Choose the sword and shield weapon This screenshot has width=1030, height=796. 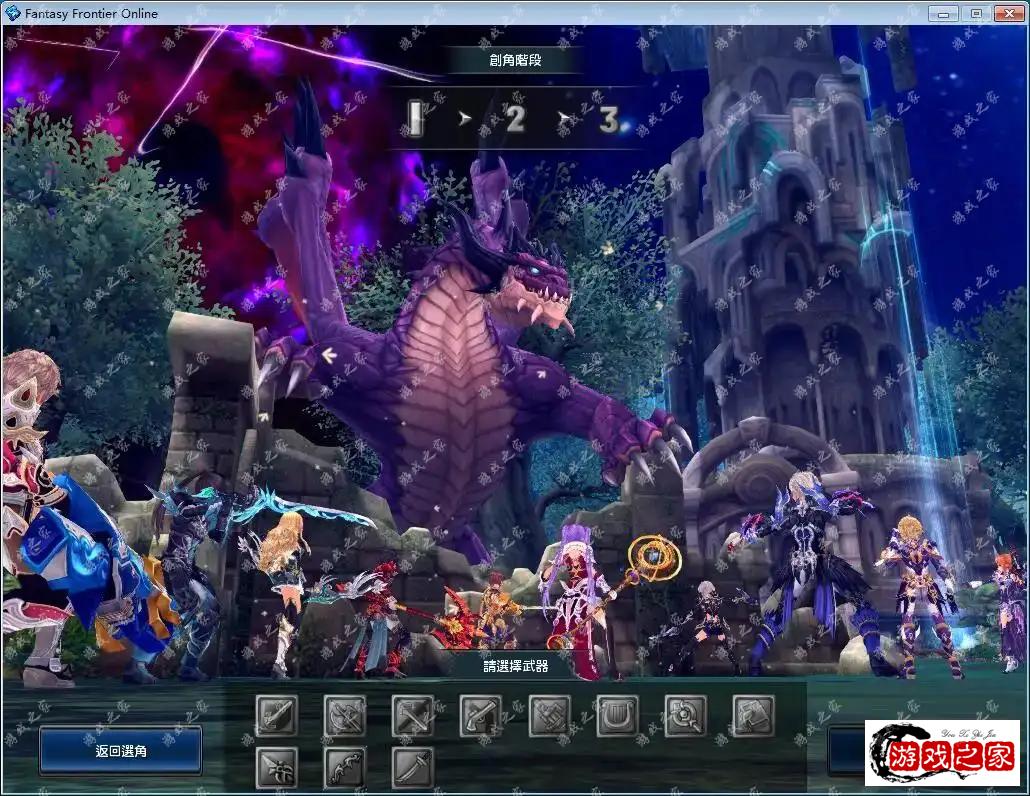(276, 716)
